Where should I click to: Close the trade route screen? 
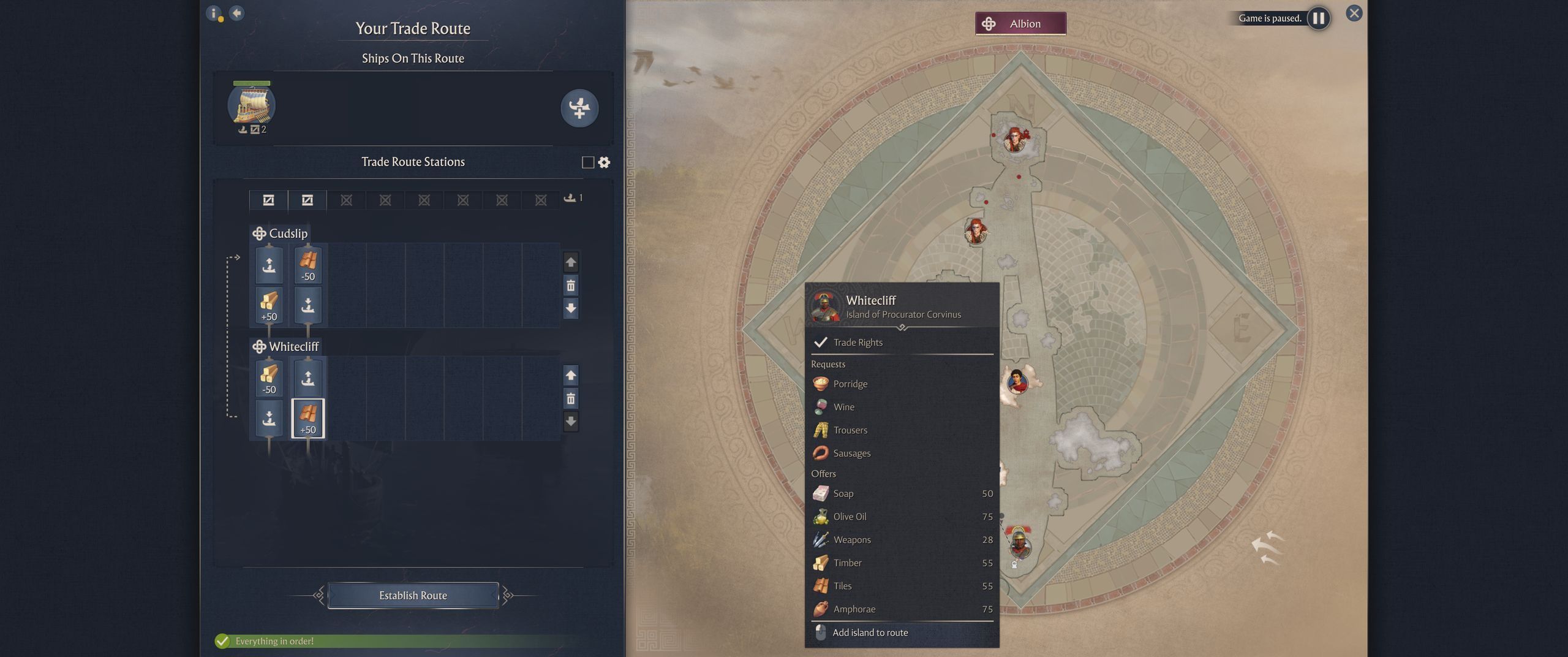coord(1354,13)
